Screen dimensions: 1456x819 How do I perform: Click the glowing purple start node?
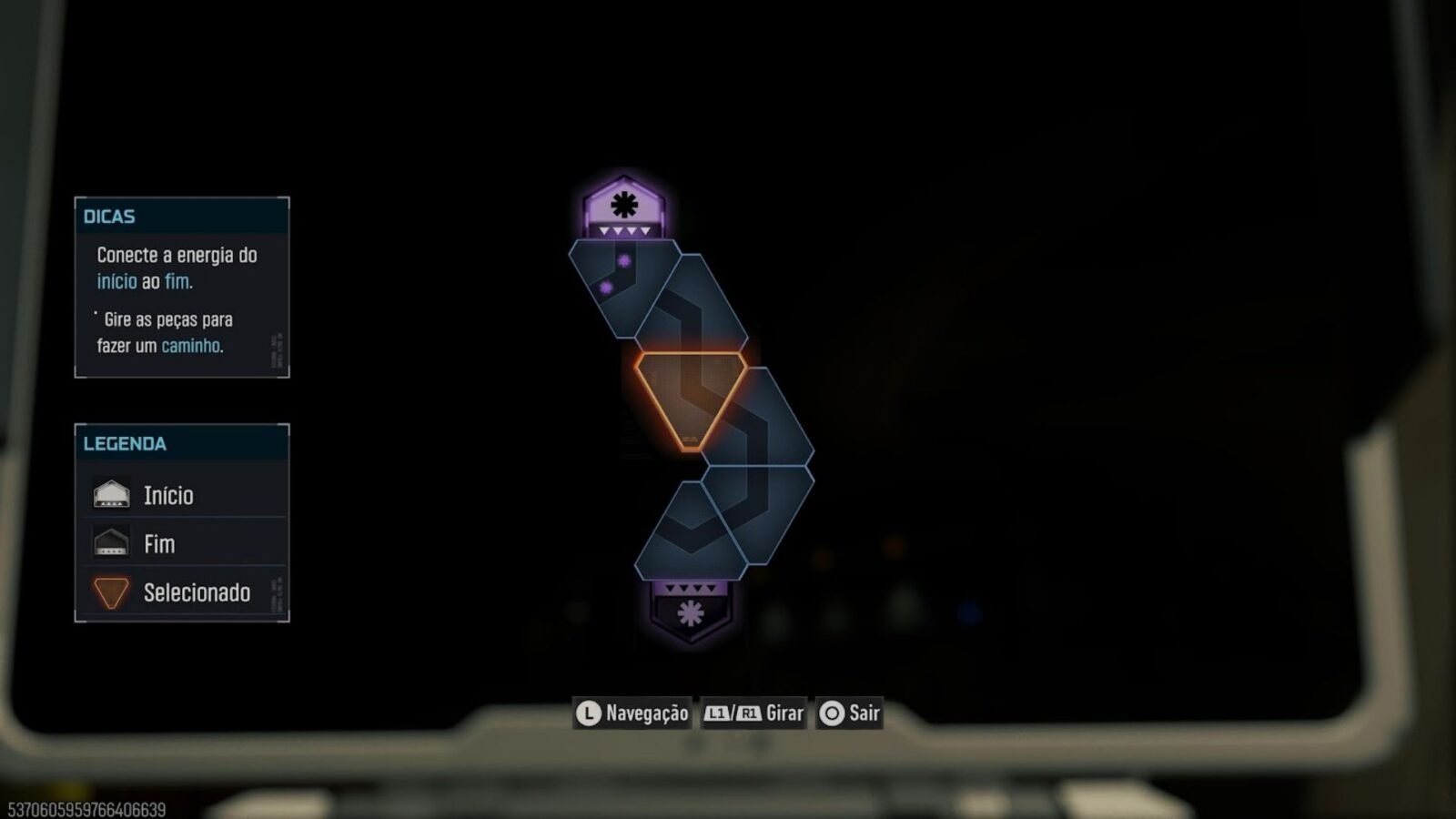pyautogui.click(x=624, y=207)
